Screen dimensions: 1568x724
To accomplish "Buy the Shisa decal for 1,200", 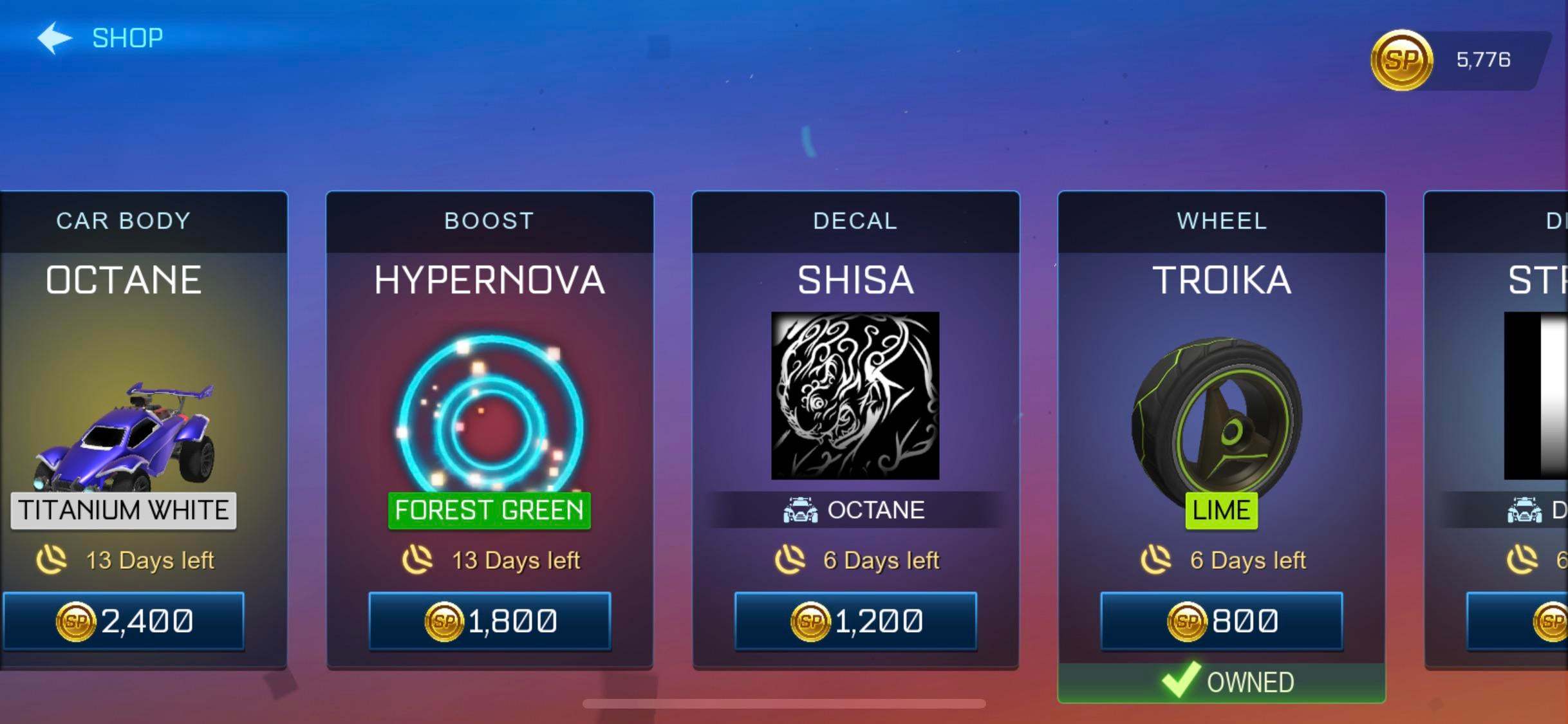I will pyautogui.click(x=857, y=621).
